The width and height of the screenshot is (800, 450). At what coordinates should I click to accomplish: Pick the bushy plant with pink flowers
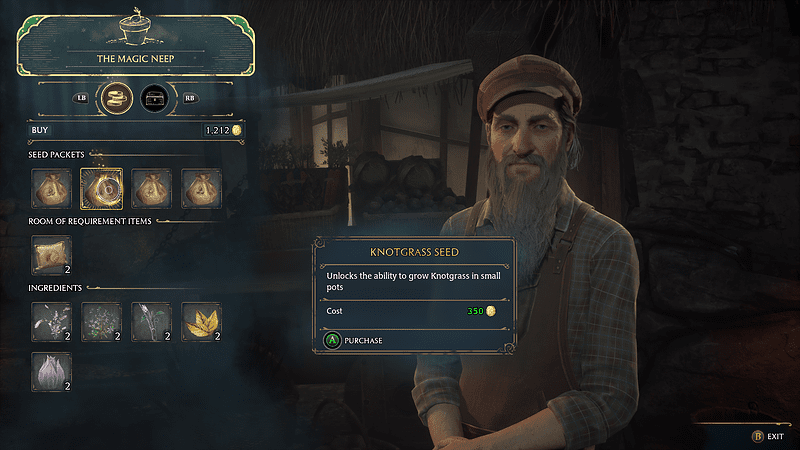[x=101, y=321]
